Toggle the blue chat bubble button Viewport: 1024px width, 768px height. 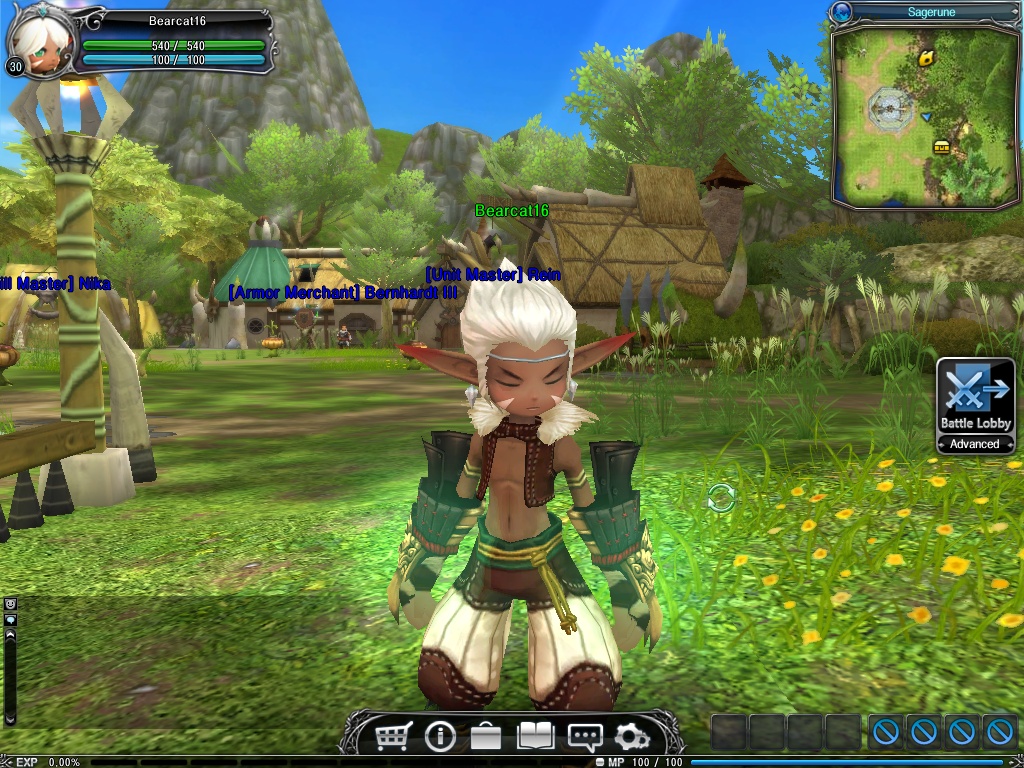(x=11, y=620)
